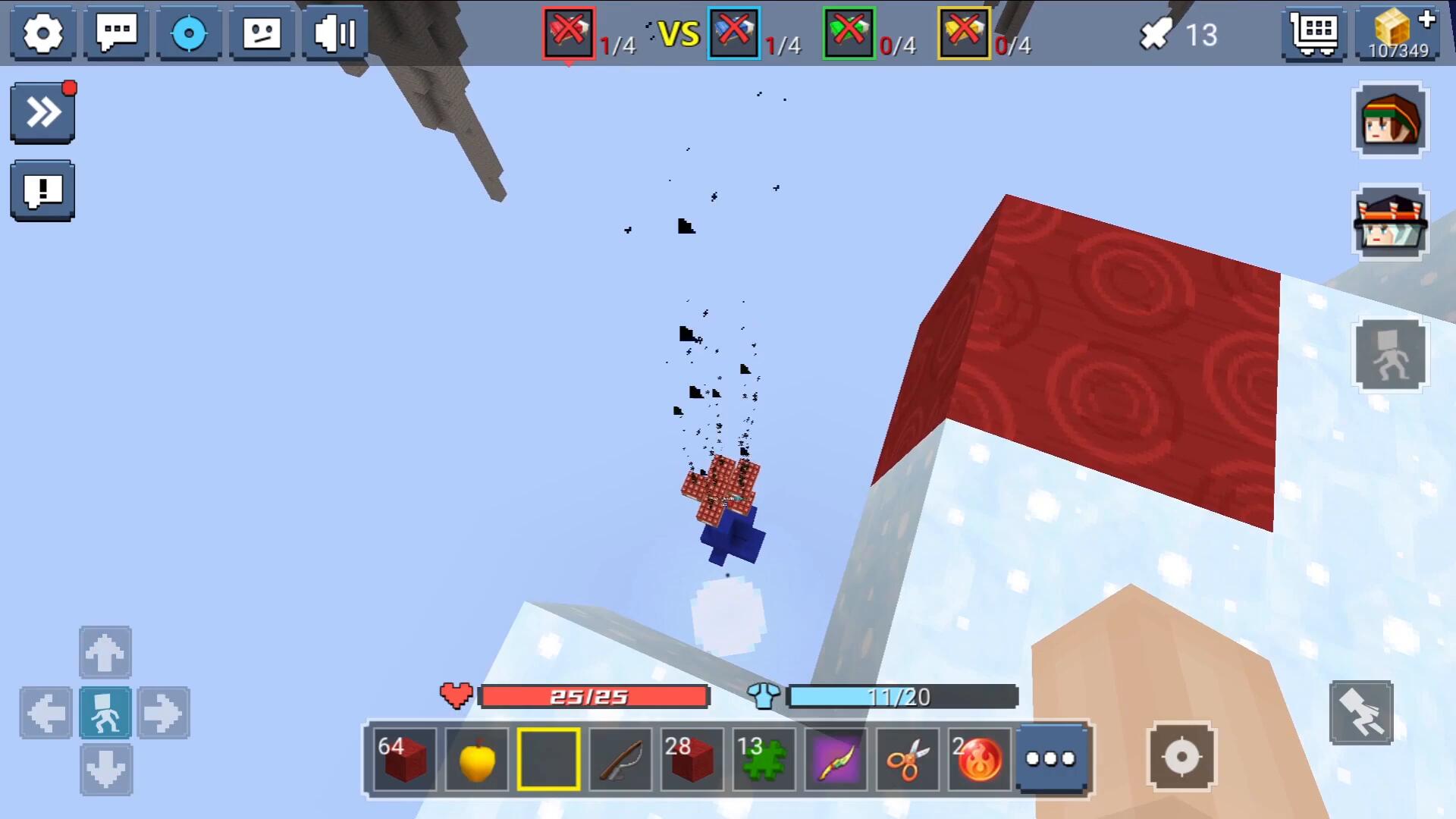Select the dark-hat player portrait
Image resolution: width=1456 pixels, height=819 pixels.
(x=1390, y=222)
